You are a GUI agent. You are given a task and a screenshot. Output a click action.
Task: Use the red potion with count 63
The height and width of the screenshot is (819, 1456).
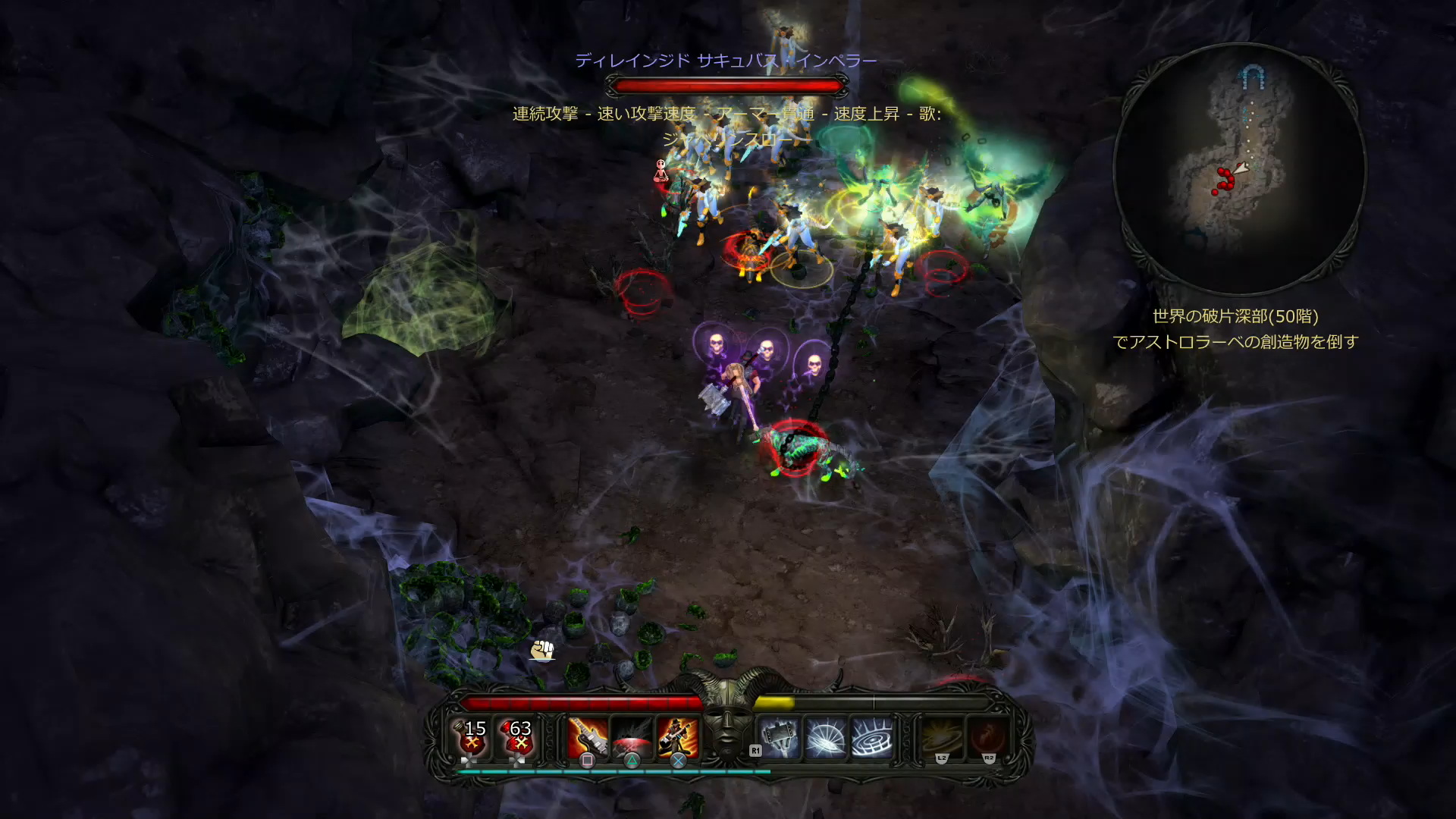click(x=519, y=737)
